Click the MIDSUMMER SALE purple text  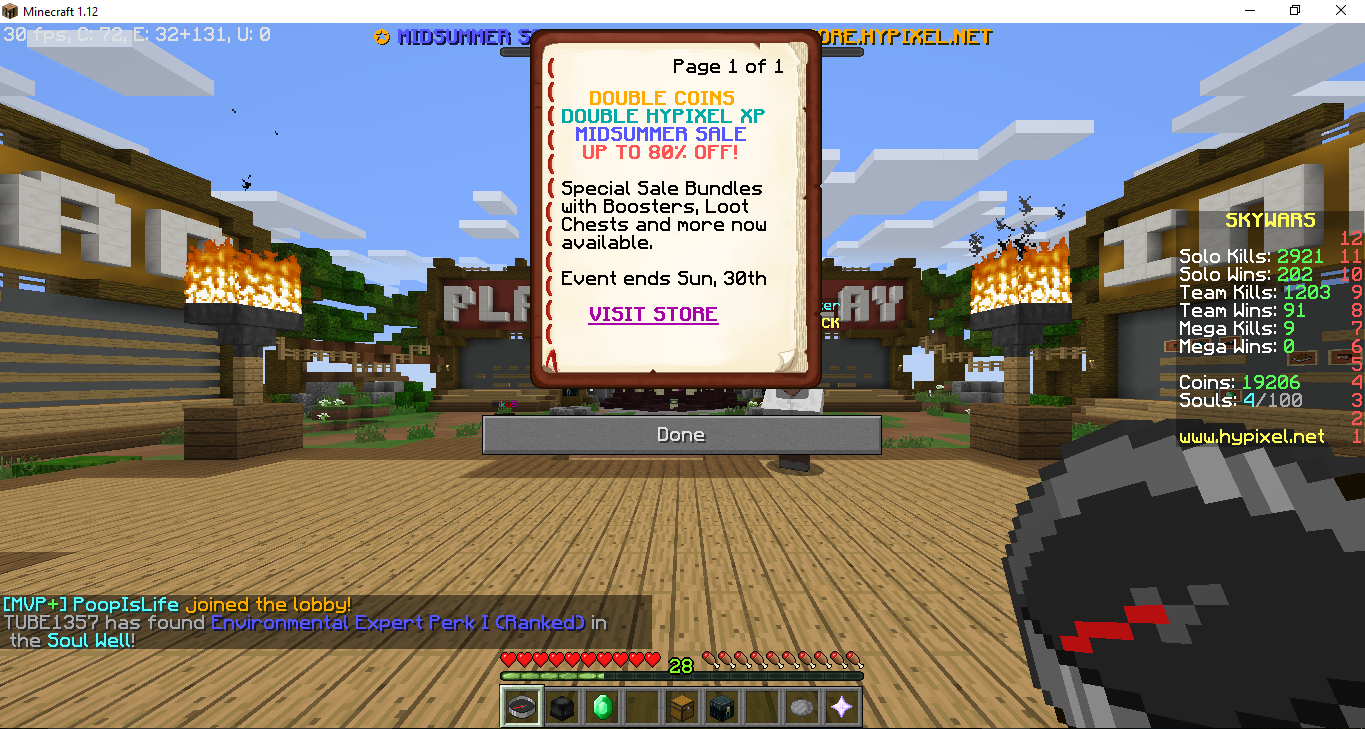[662, 133]
